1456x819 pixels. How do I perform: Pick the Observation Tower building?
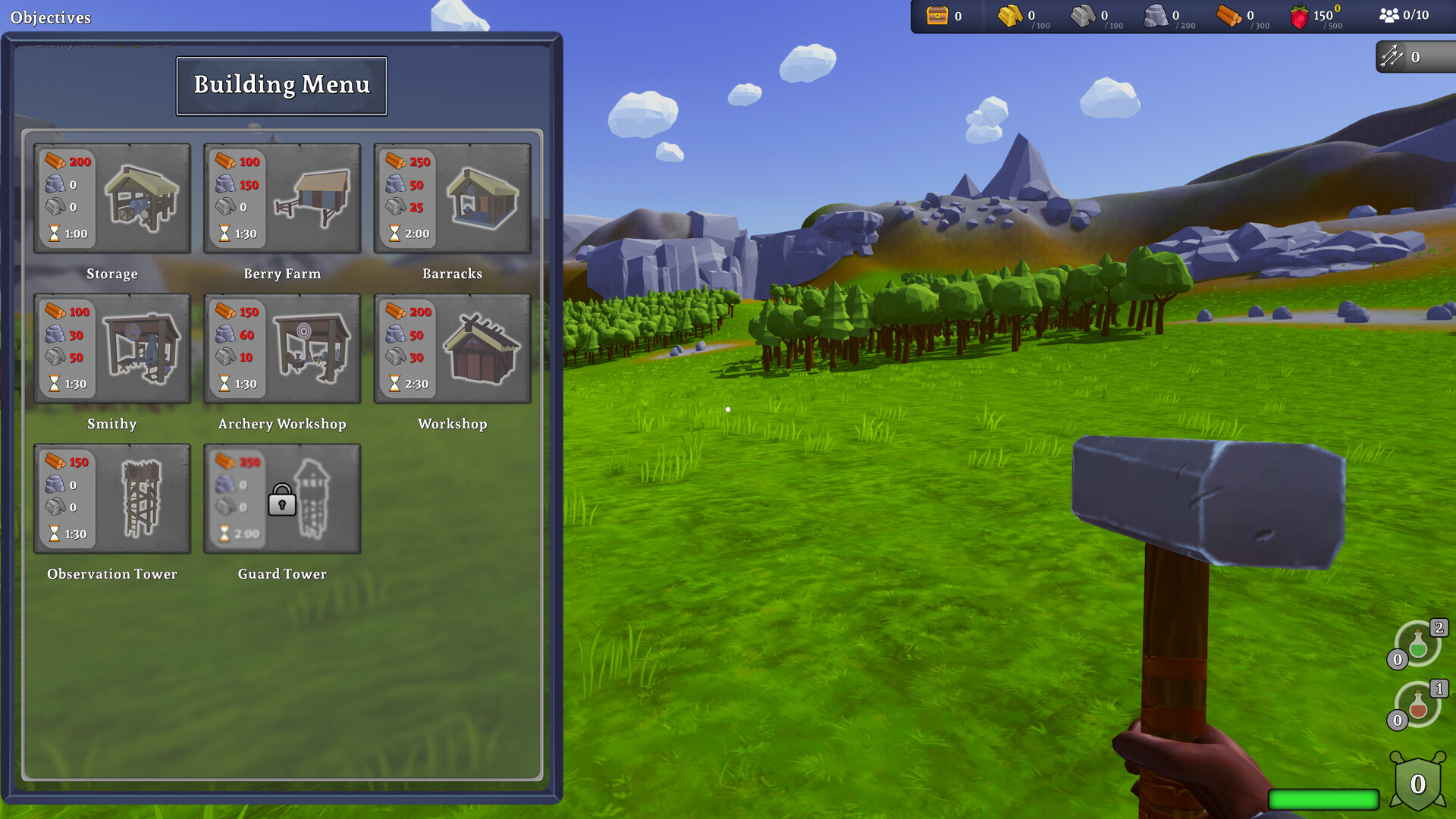[x=112, y=499]
